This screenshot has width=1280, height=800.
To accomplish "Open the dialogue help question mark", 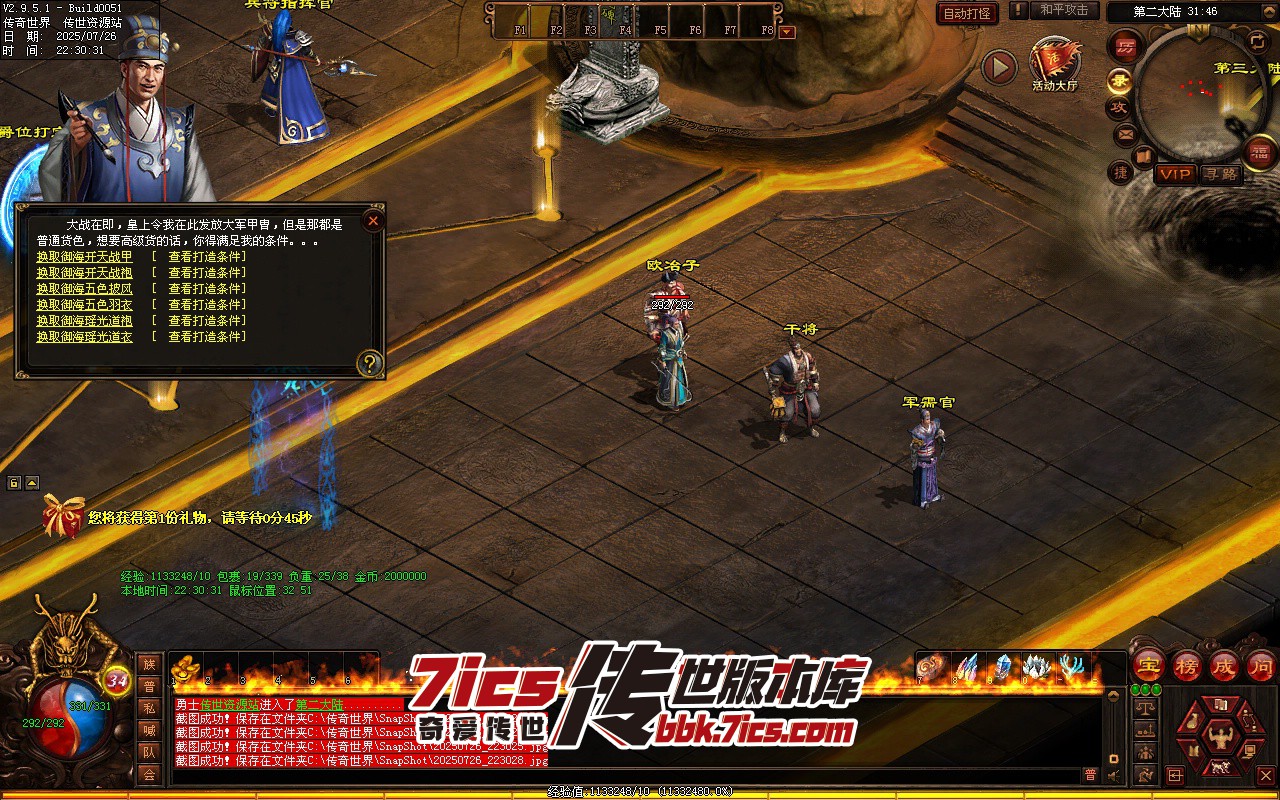I will tap(370, 363).
